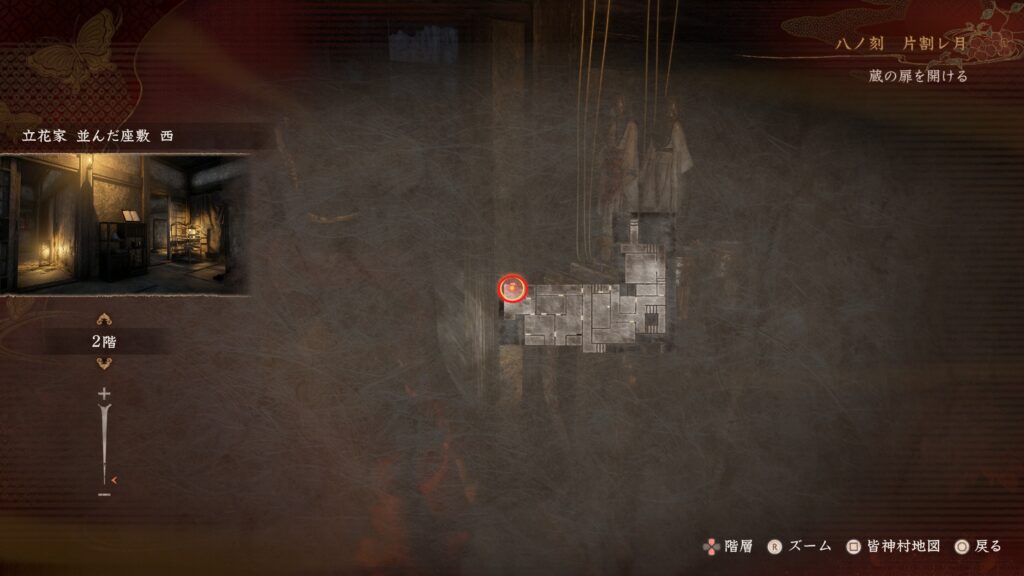Click the floor-down arrow below 2階
This screenshot has width=1024, height=576.
click(104, 364)
